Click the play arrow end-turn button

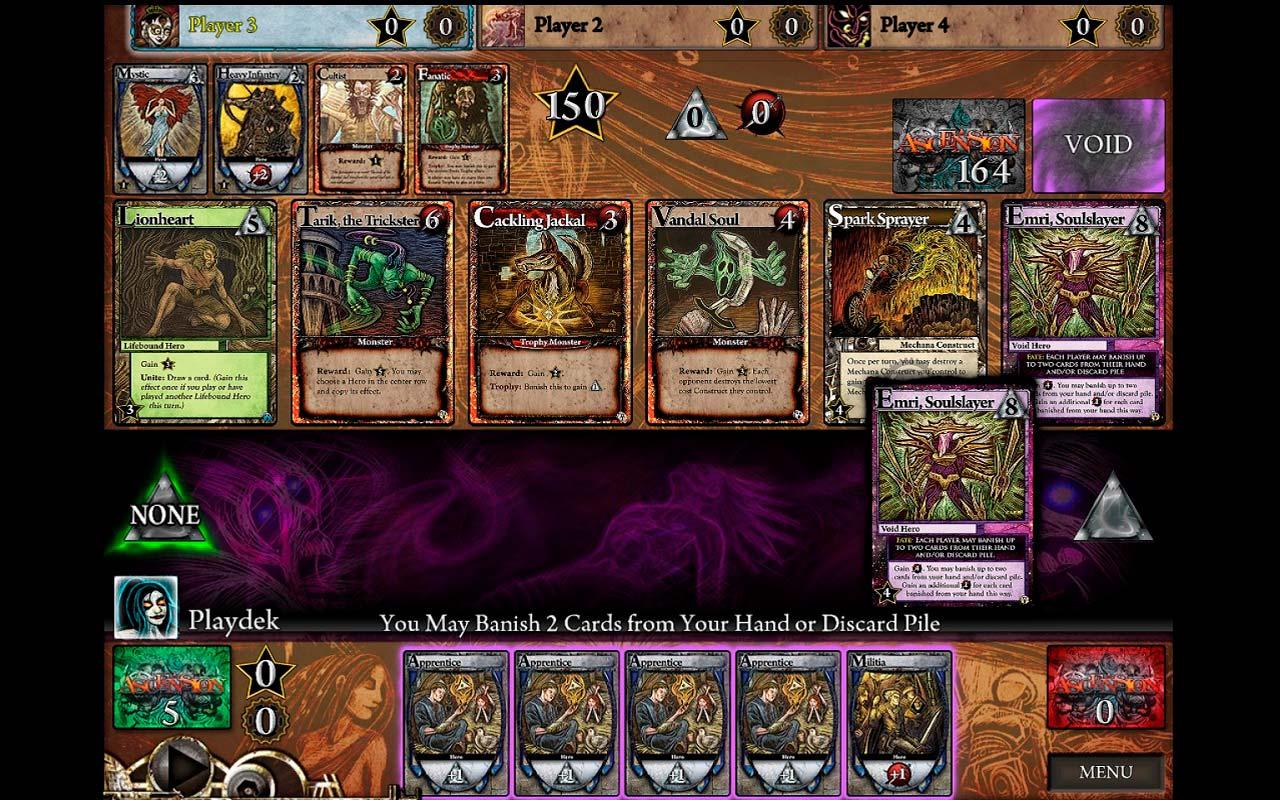[184, 768]
